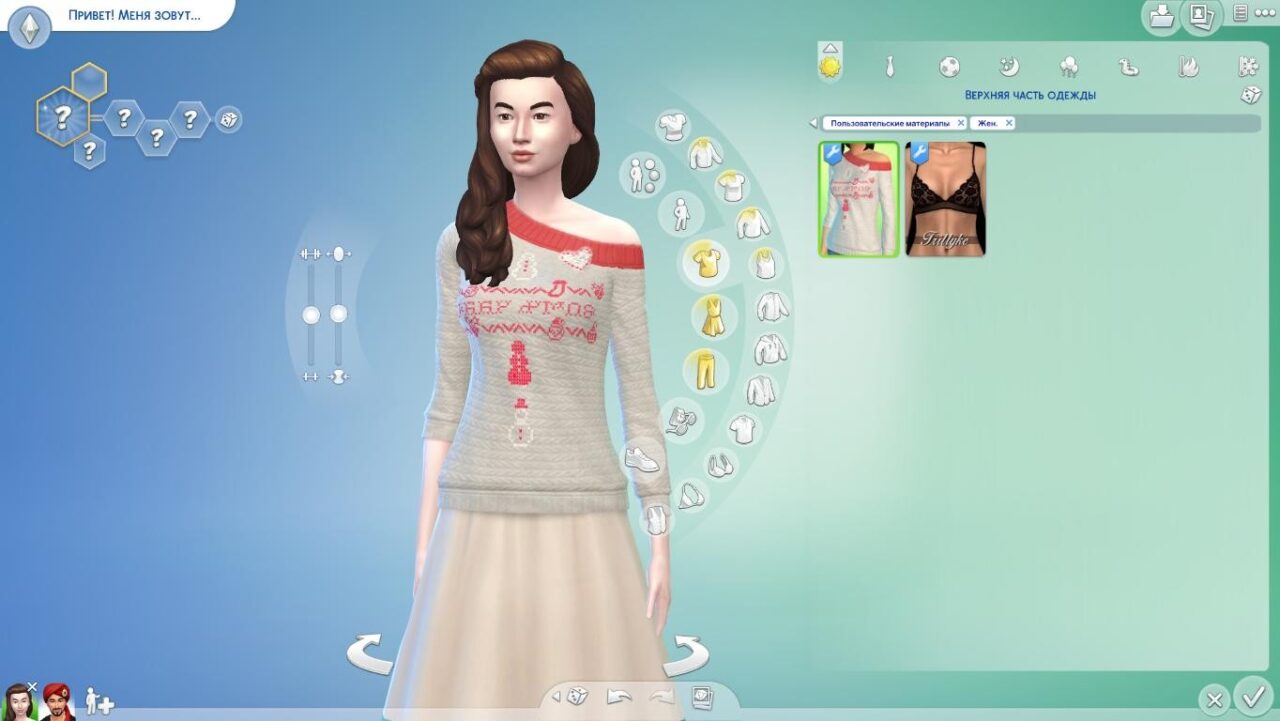Remove the "Жен." filter tag
Image resolution: width=1280 pixels, height=721 pixels.
coord(1009,123)
